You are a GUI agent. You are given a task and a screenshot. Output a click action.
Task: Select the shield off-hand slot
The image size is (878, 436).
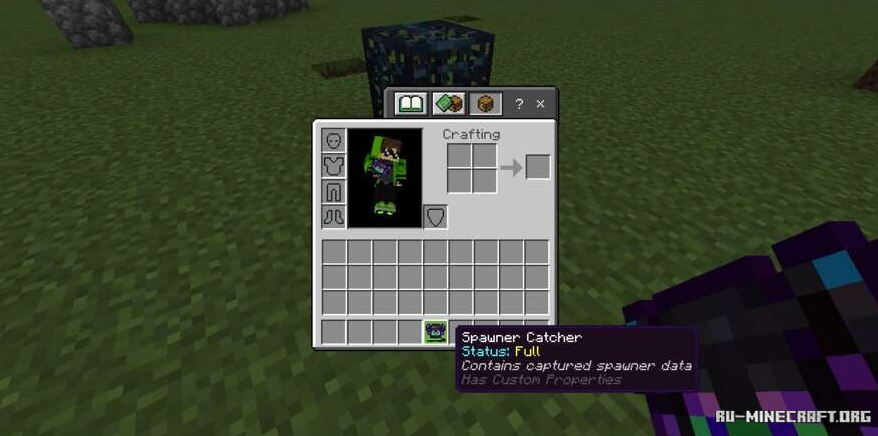[x=436, y=216]
